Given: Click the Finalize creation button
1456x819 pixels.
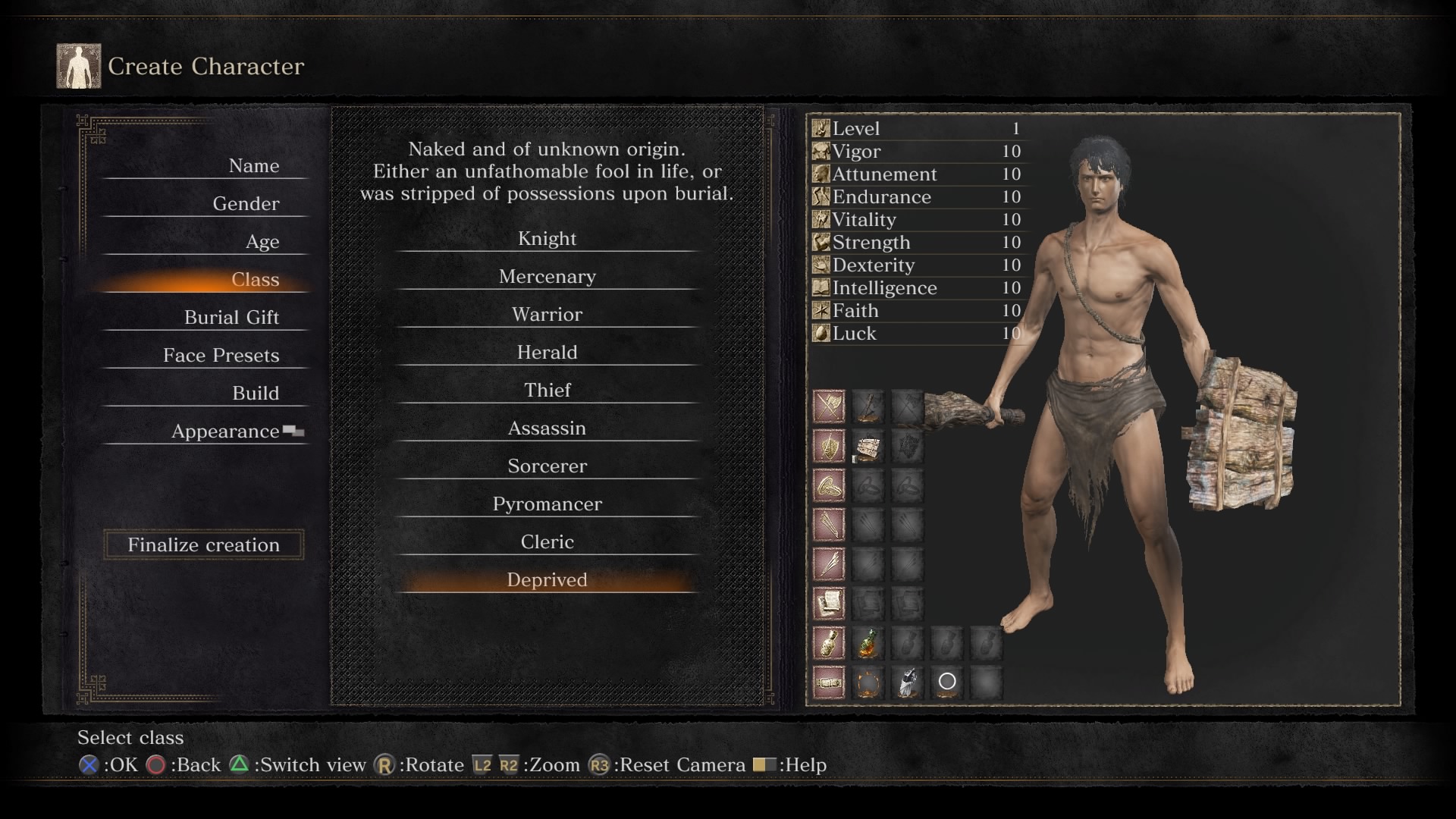Looking at the screenshot, I should click(203, 544).
